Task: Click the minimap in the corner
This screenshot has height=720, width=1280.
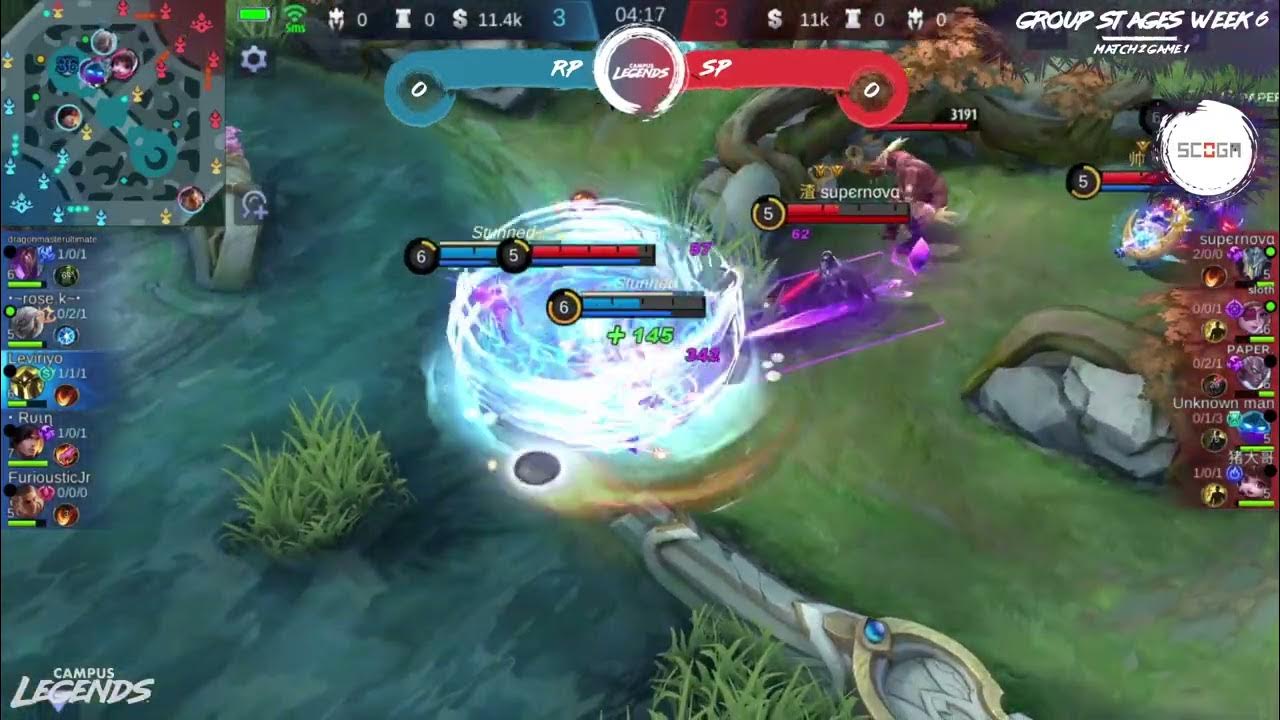Action: 112,112
